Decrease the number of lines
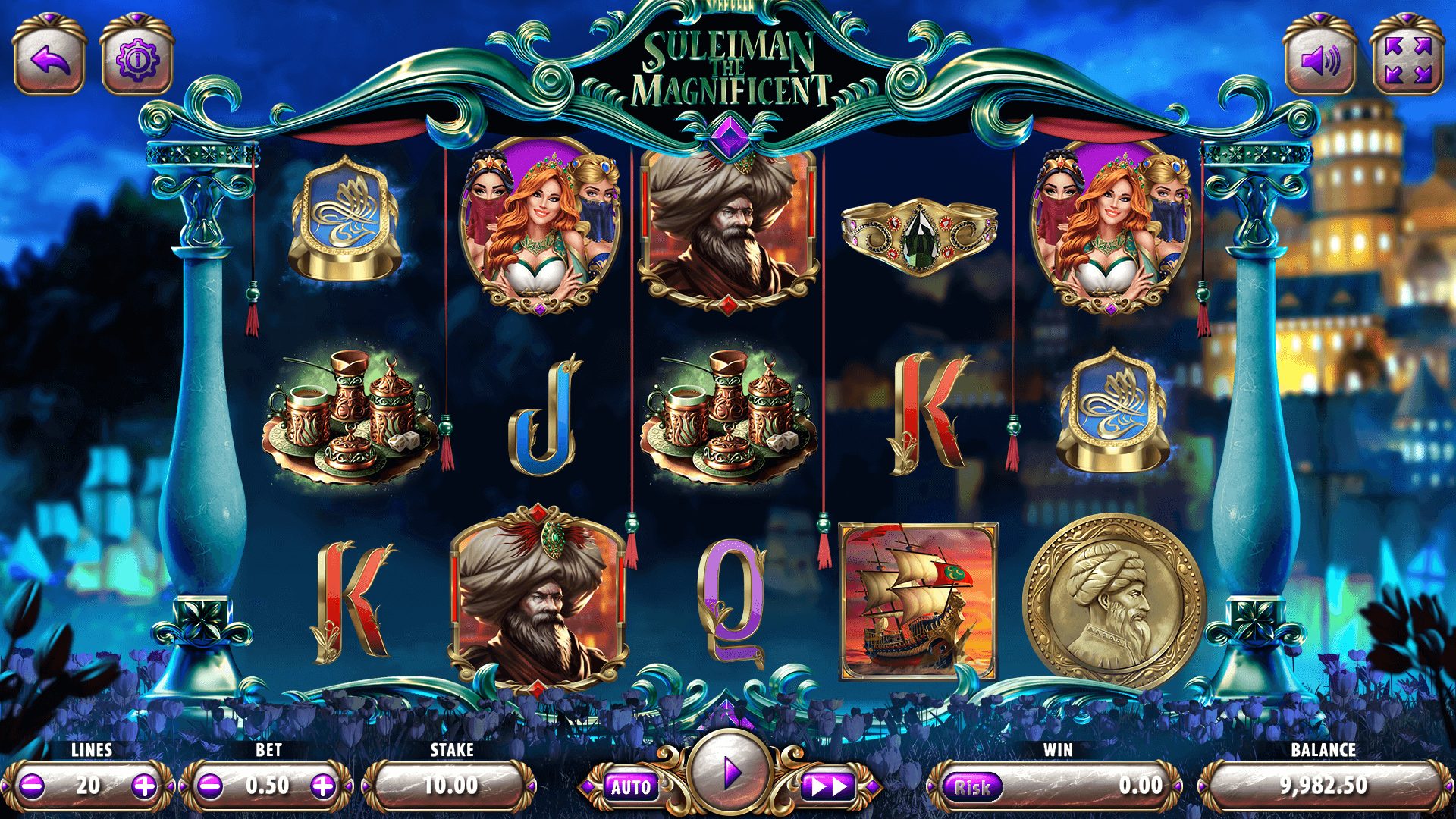 point(32,786)
